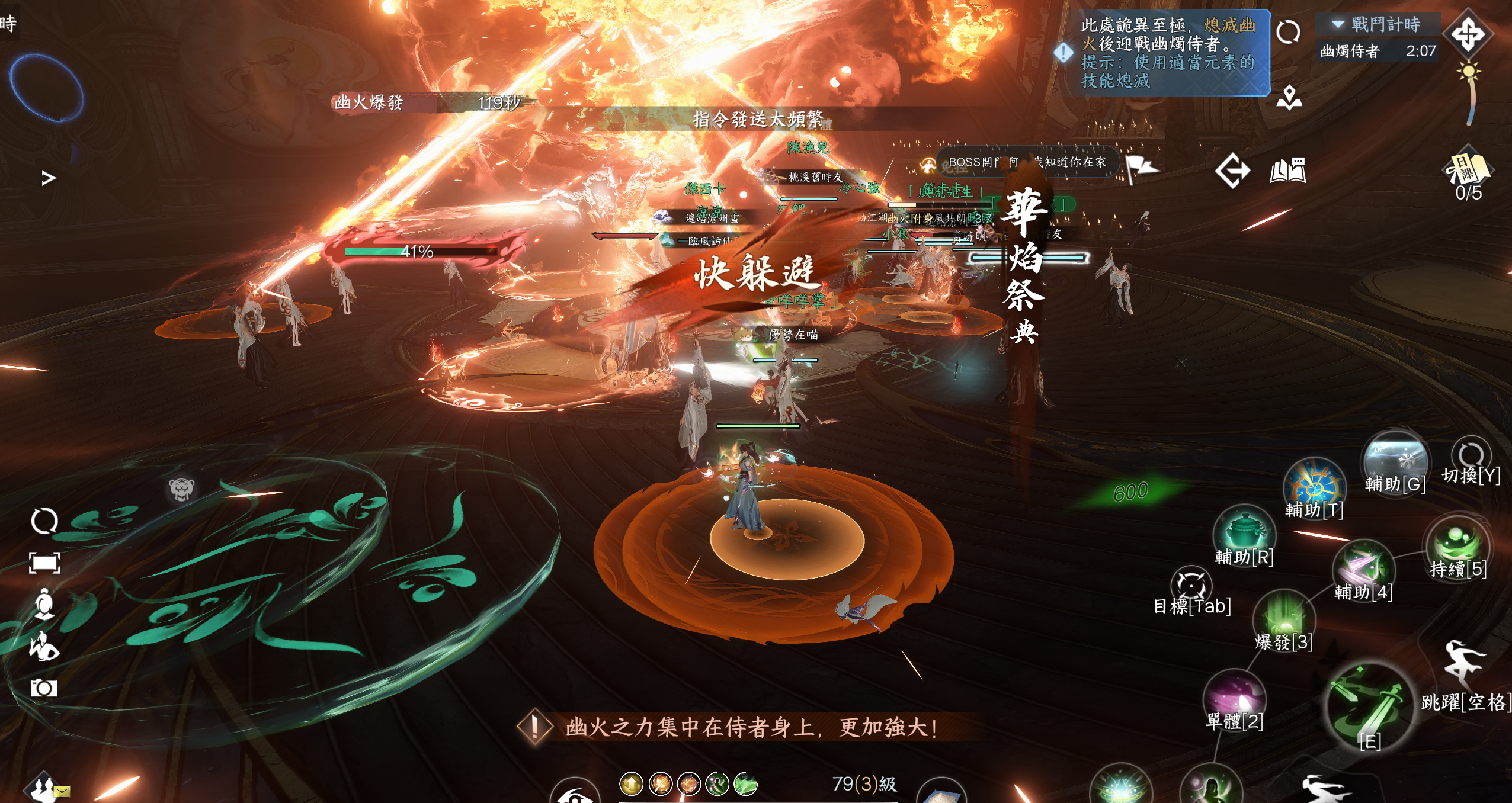Use the 輔助[4] skill
This screenshot has width=1512, height=803.
(1363, 567)
